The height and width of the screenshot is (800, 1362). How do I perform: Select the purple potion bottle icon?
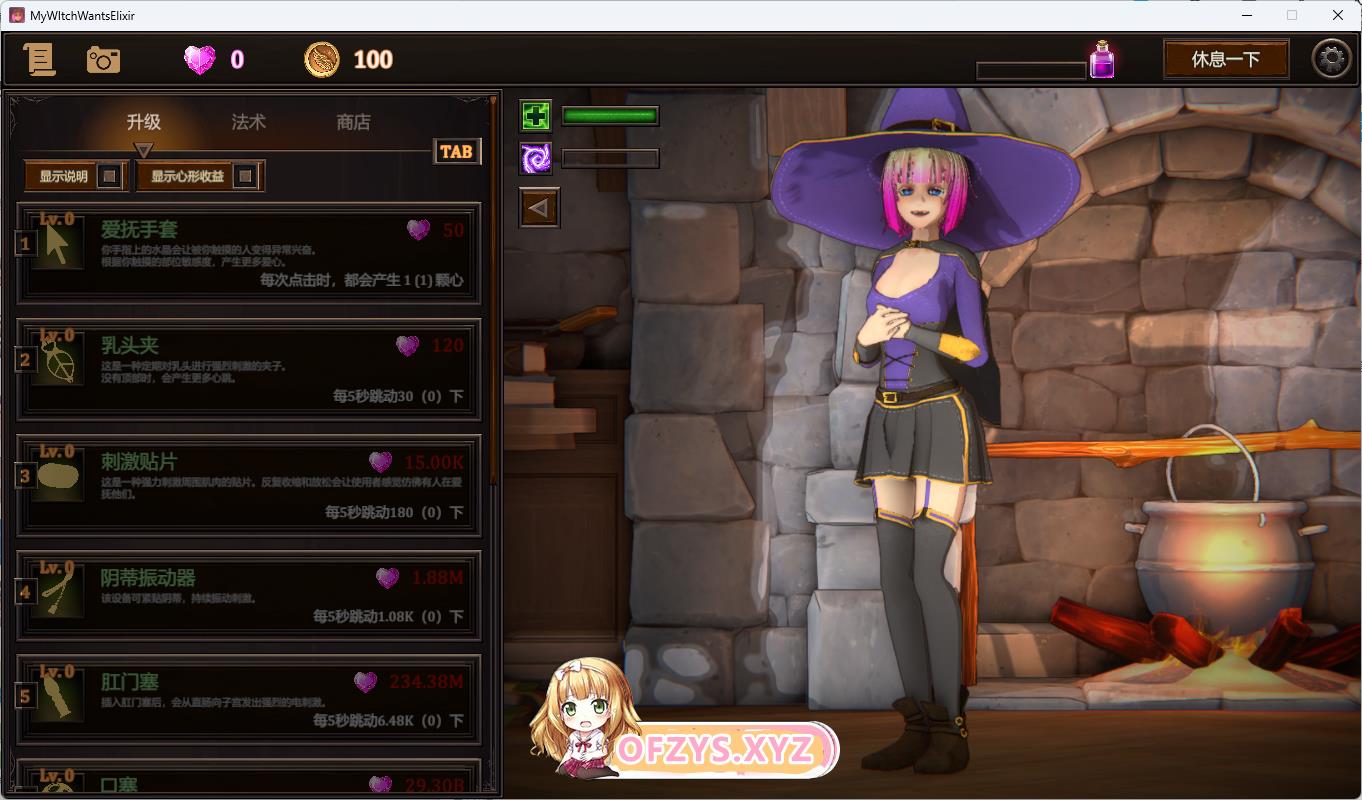tap(1102, 60)
